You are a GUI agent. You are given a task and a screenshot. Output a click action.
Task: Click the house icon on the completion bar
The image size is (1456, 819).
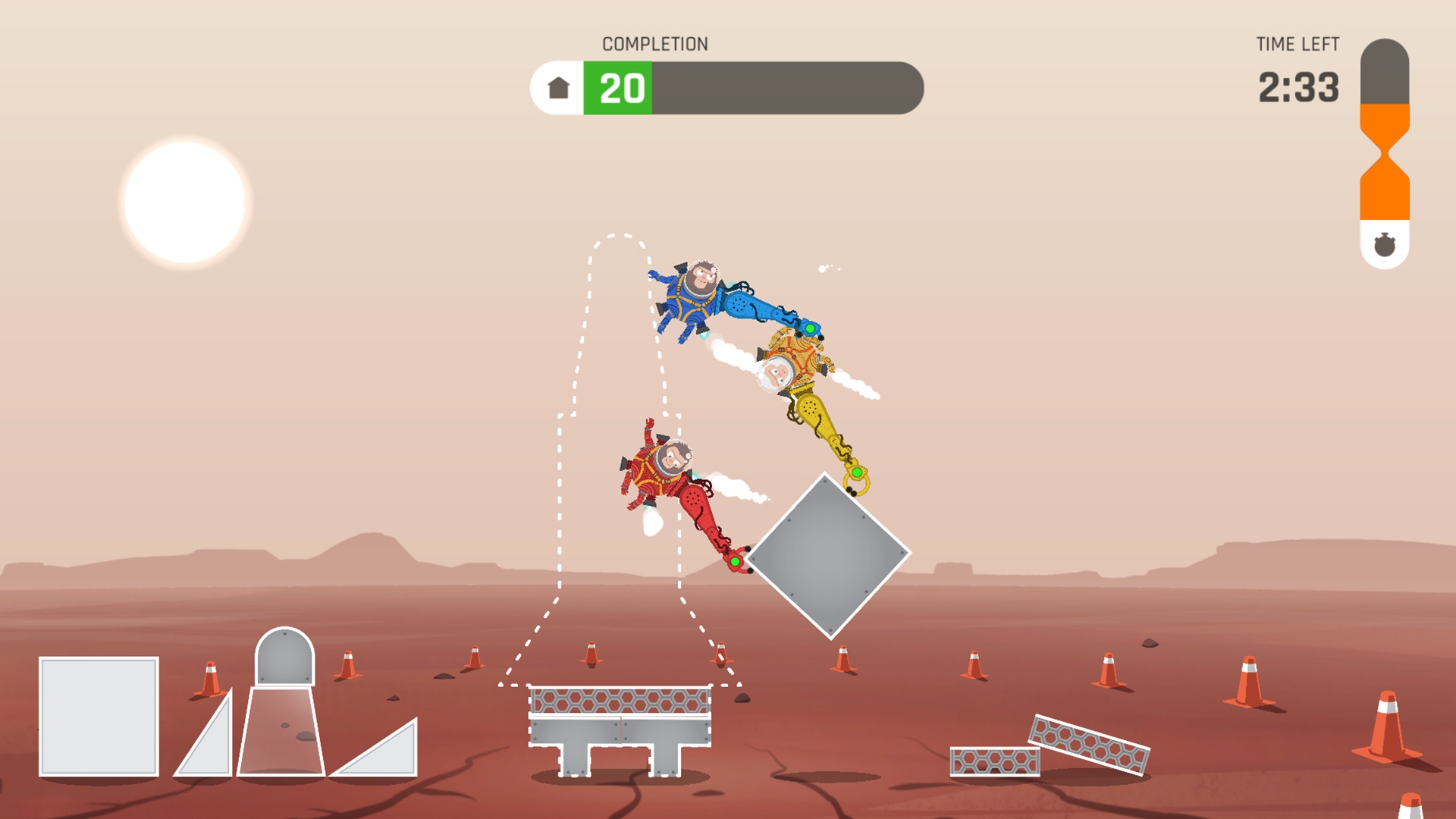pyautogui.click(x=559, y=88)
